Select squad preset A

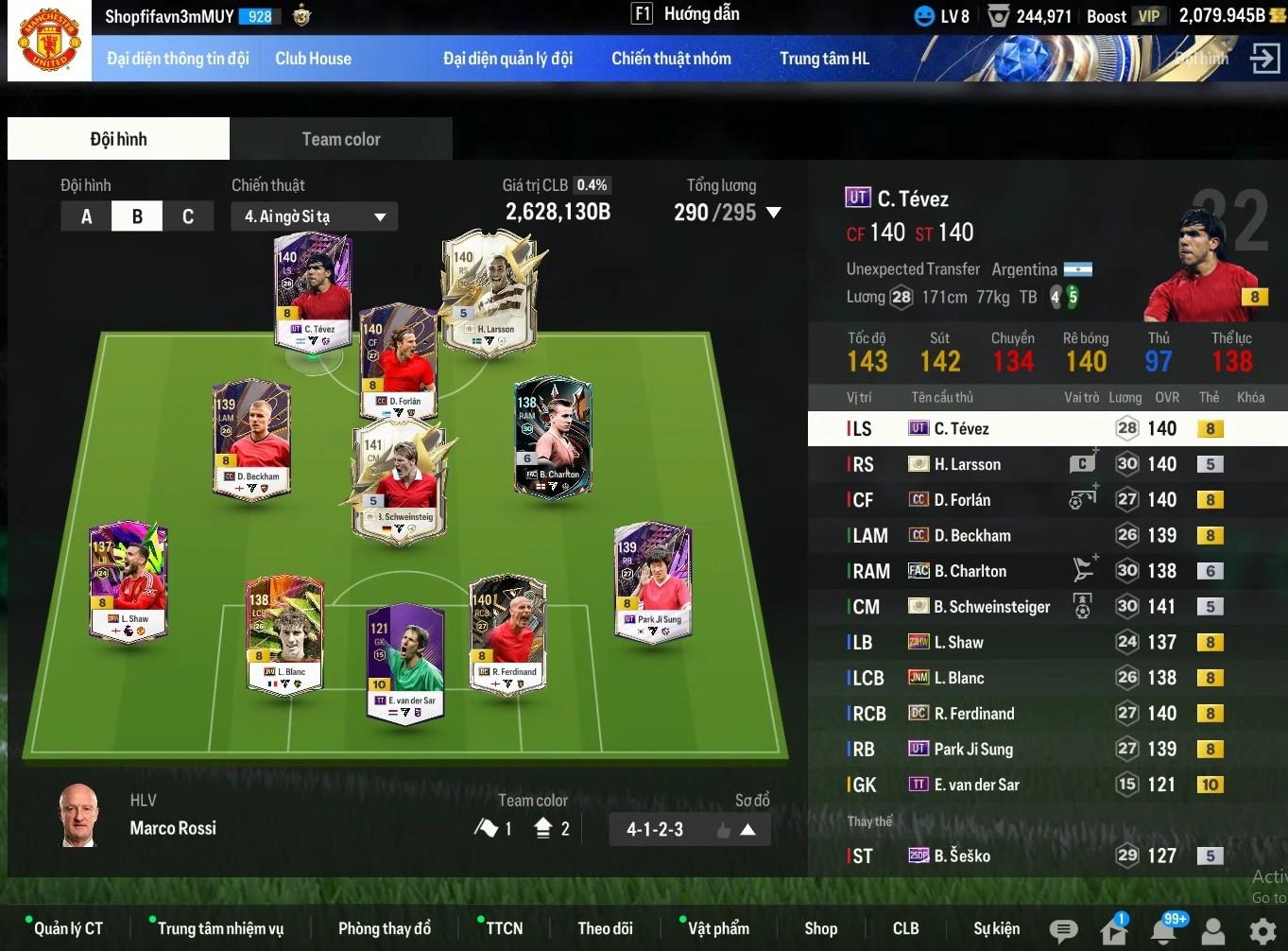pyautogui.click(x=86, y=216)
